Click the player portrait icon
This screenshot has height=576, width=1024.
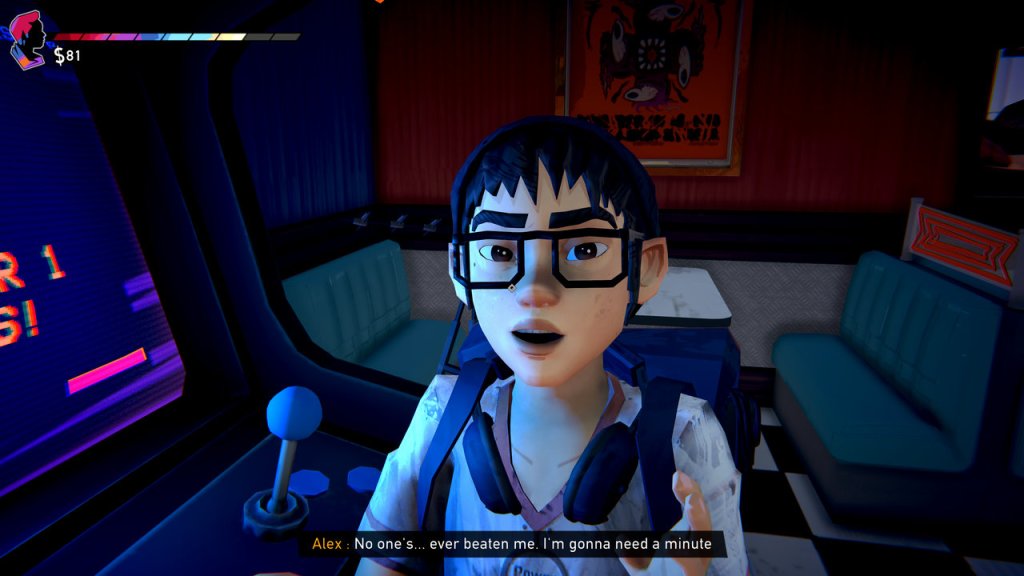pyautogui.click(x=28, y=40)
